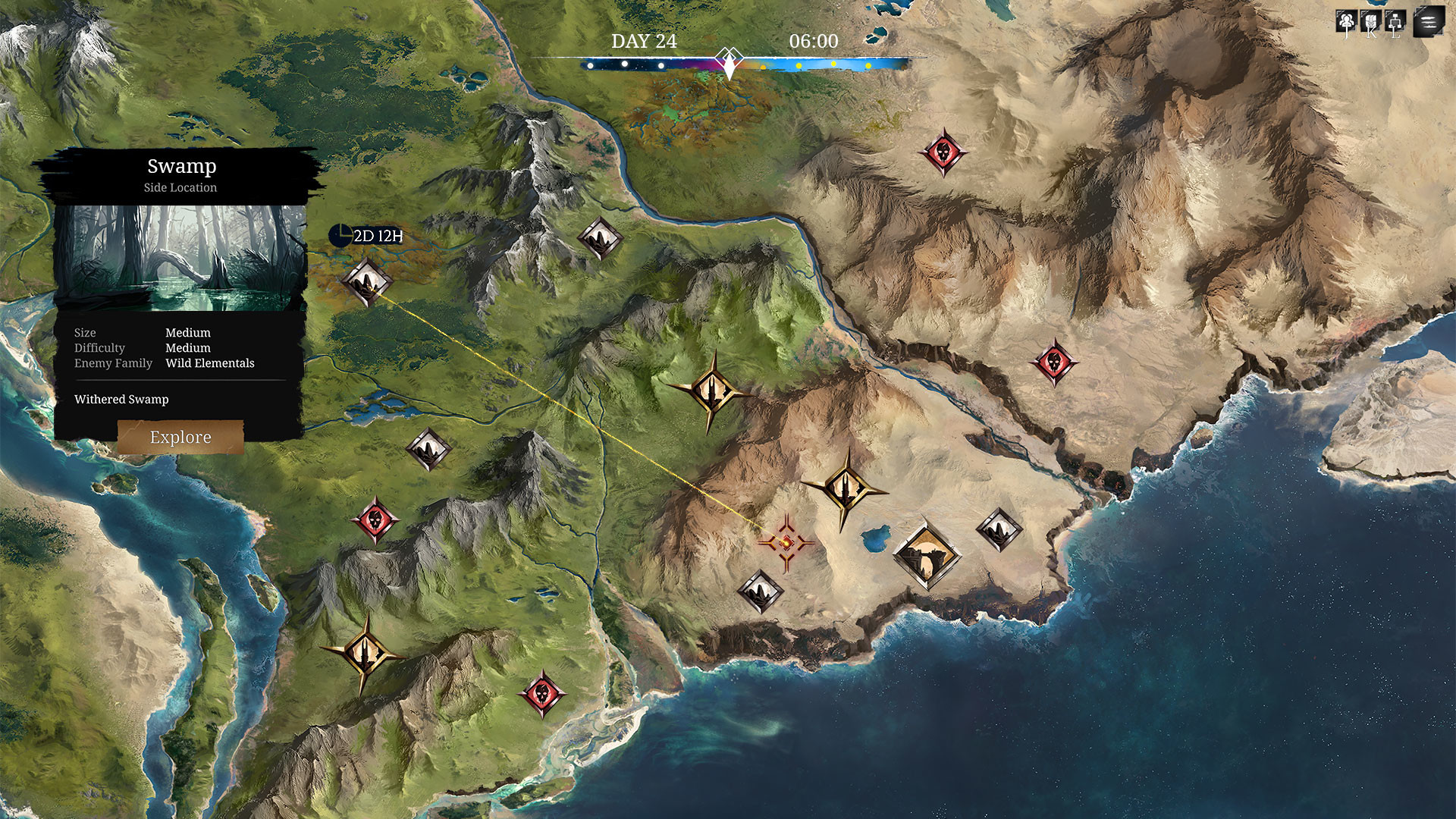Click the red skull enemy marker in eastern desert
Image resolution: width=1456 pixels, height=819 pixels.
click(x=1054, y=362)
